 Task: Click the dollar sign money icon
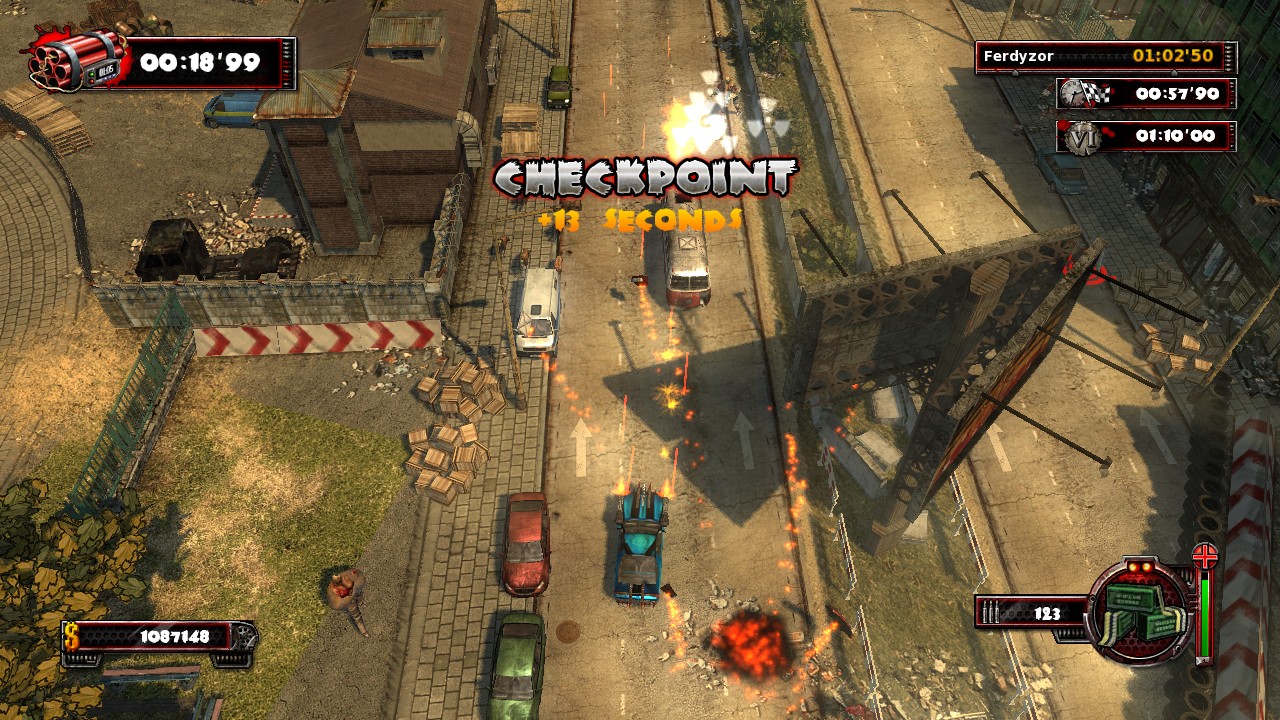click(72, 635)
